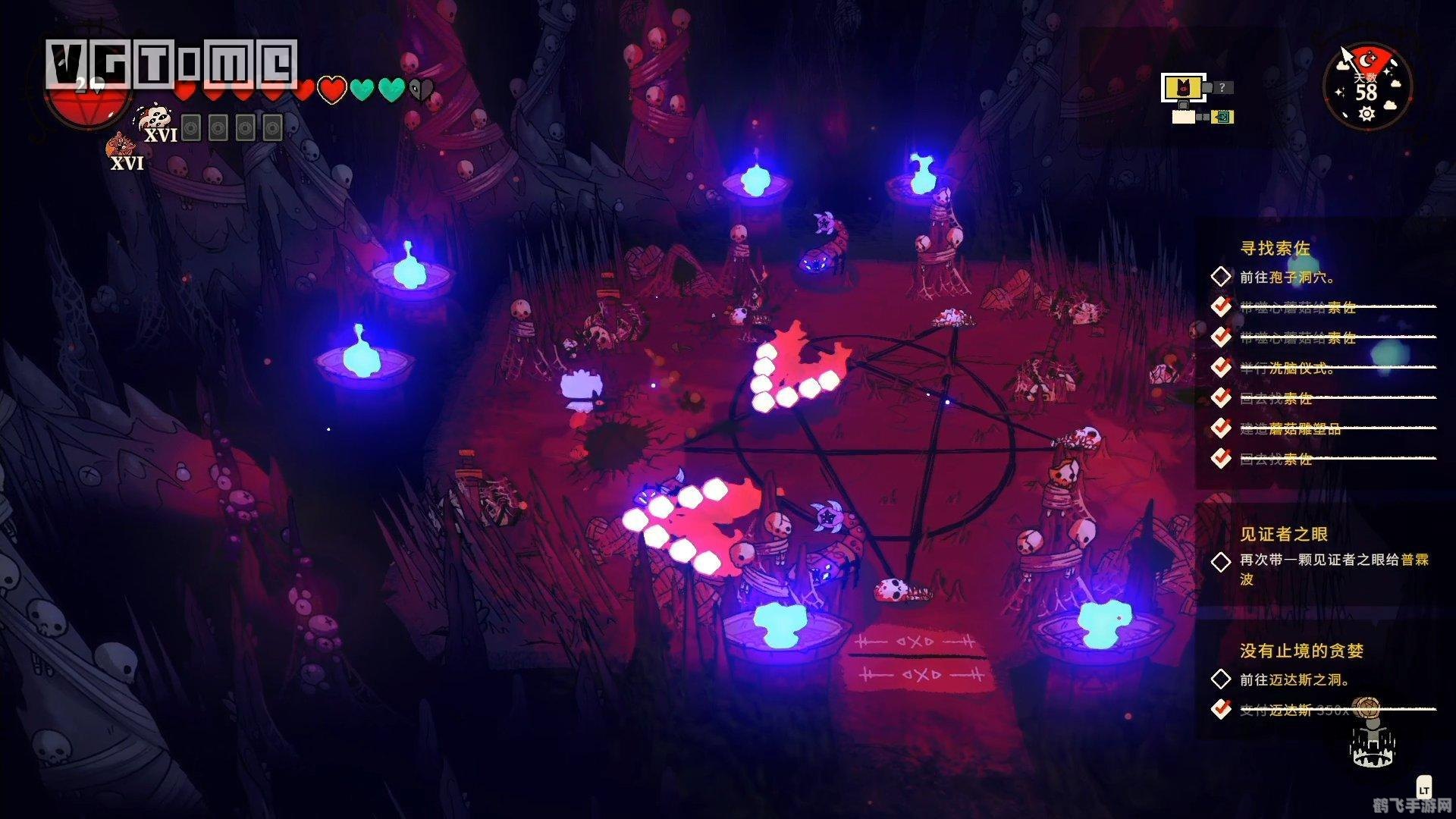Select the 建造蘑菇雕塑品 completed objective
Image resolution: width=1456 pixels, height=819 pixels.
tap(1290, 428)
